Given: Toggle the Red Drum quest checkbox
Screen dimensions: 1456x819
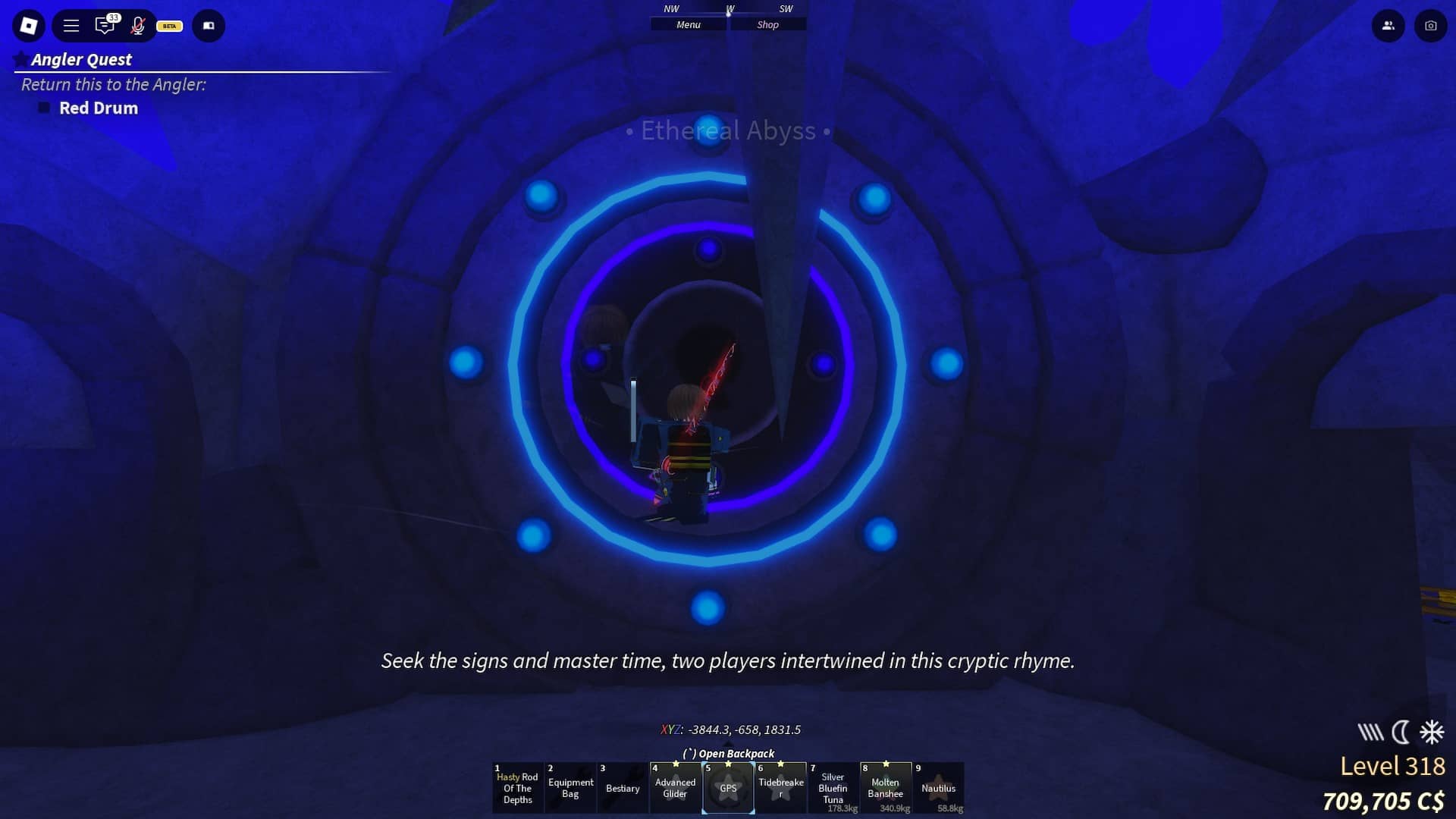Looking at the screenshot, I should [44, 108].
